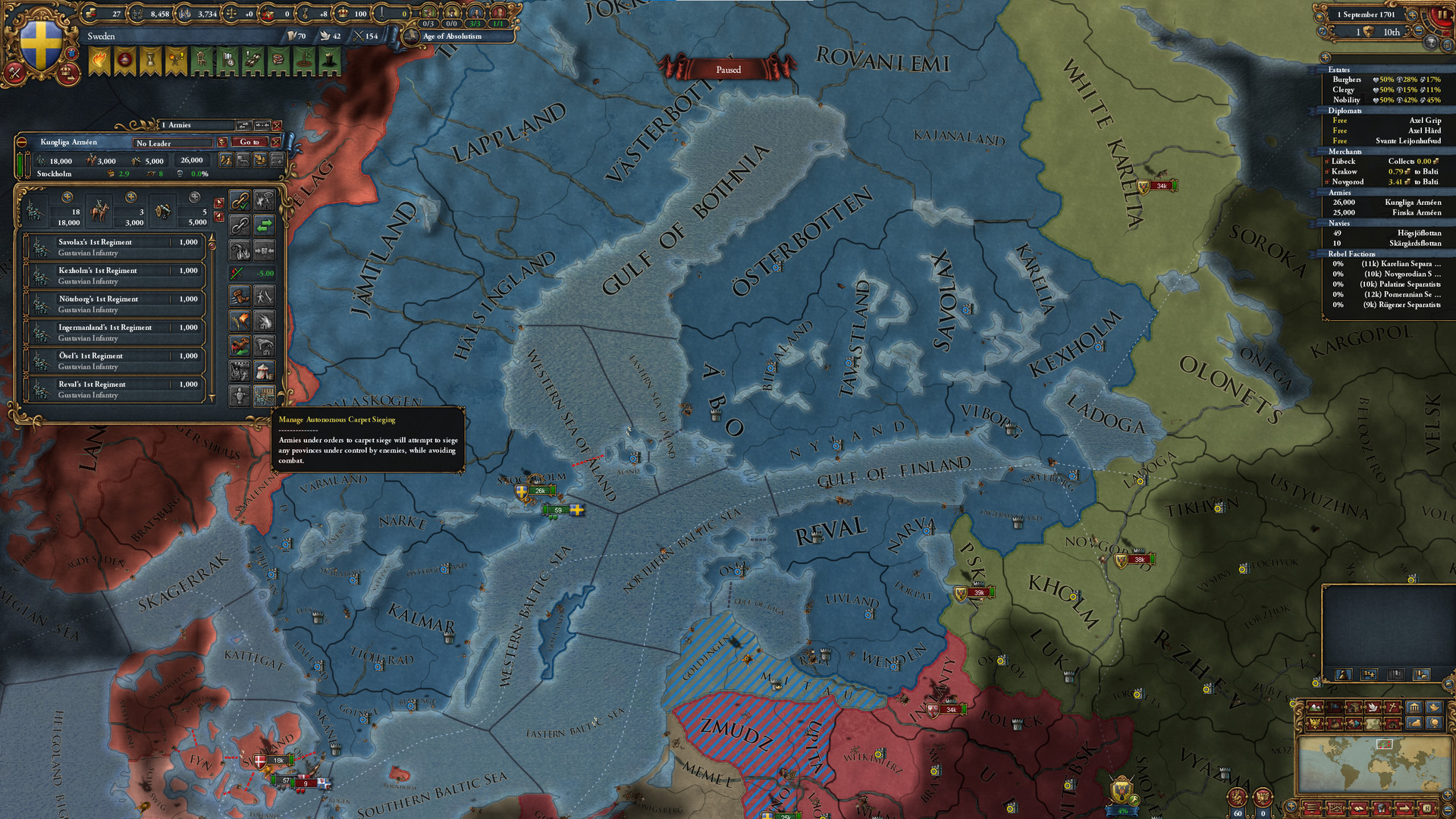The width and height of the screenshot is (1456, 819).
Task: Assign a general via the No Leader slot
Action: pyautogui.click(x=173, y=143)
